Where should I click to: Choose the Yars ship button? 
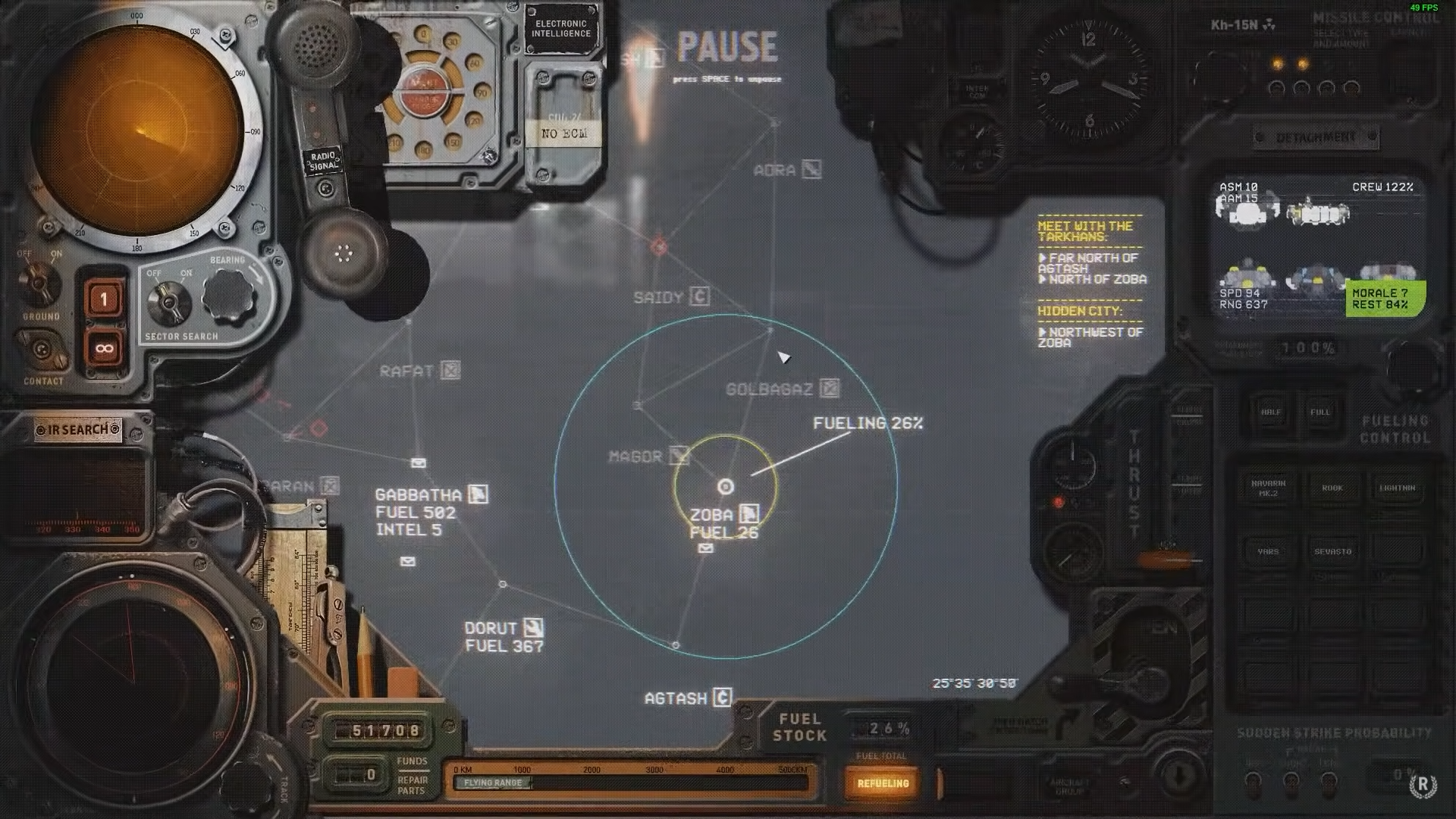(x=1268, y=551)
